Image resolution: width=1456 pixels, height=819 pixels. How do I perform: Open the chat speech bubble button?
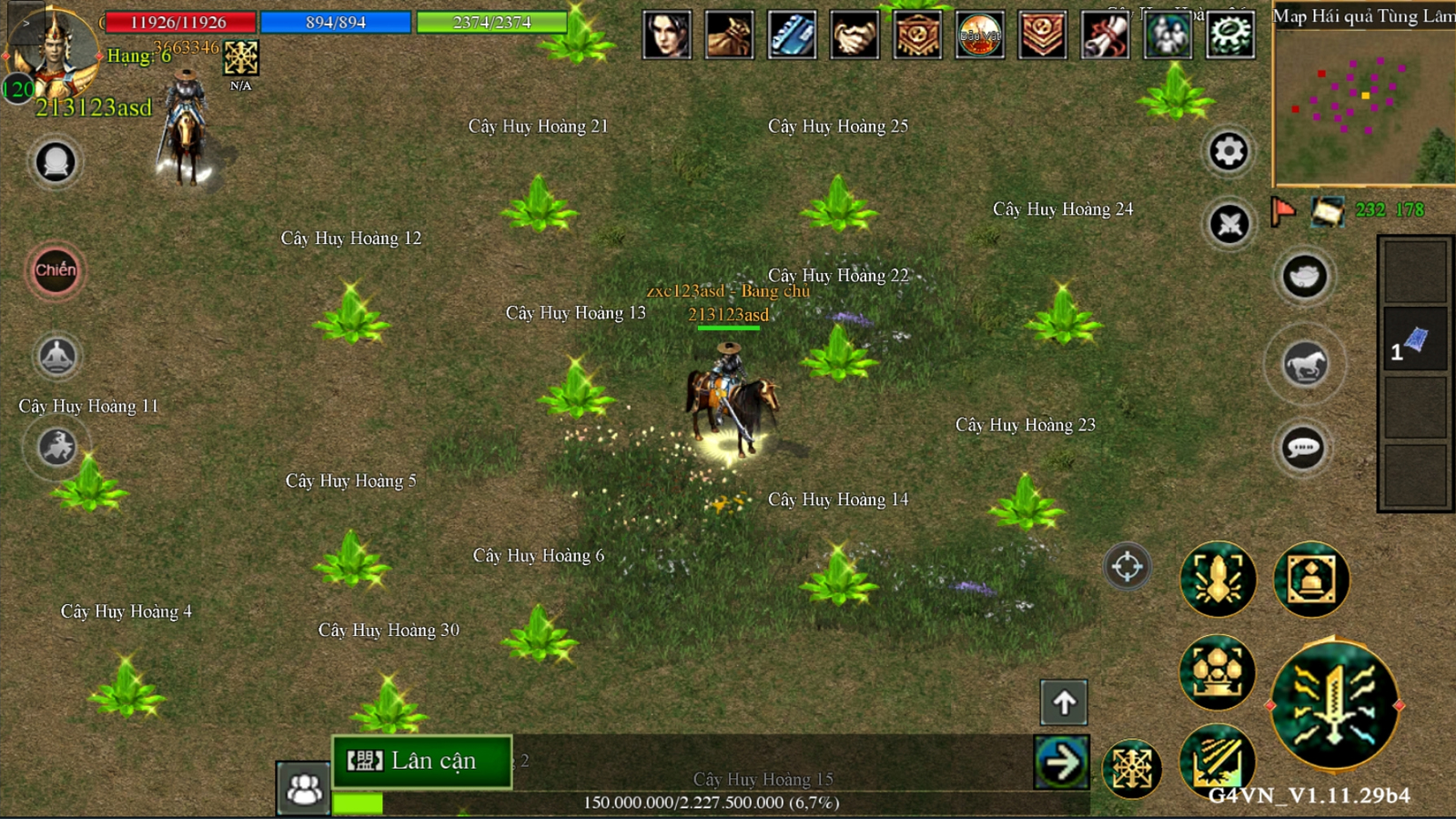[1303, 448]
